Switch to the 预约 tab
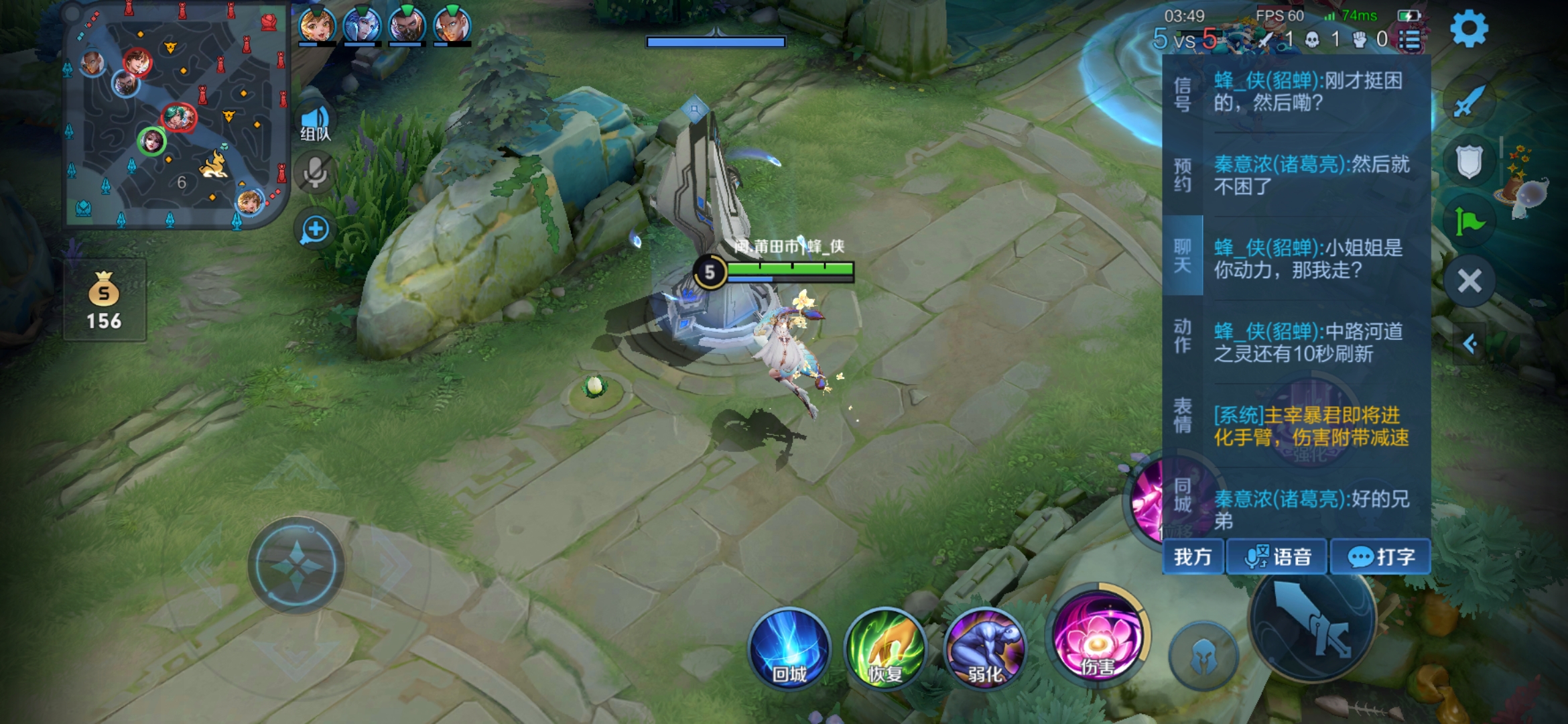 (x=1183, y=175)
